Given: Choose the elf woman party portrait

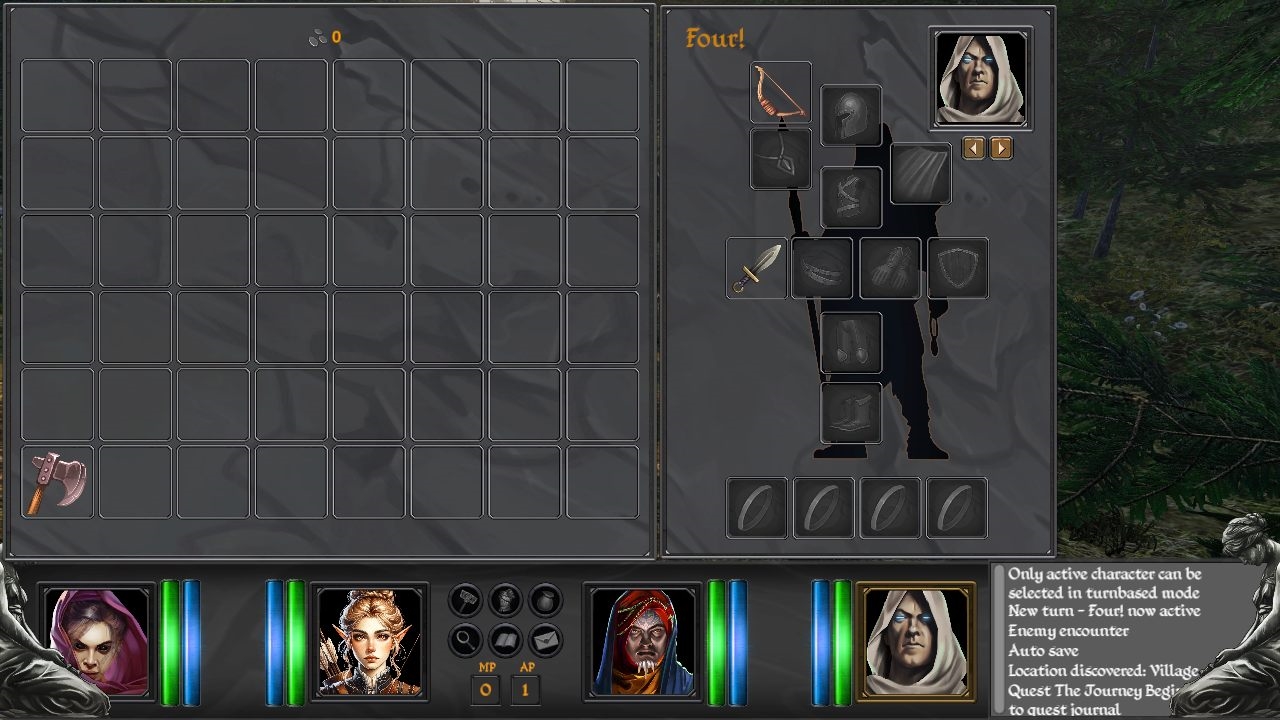Looking at the screenshot, I should (369, 642).
